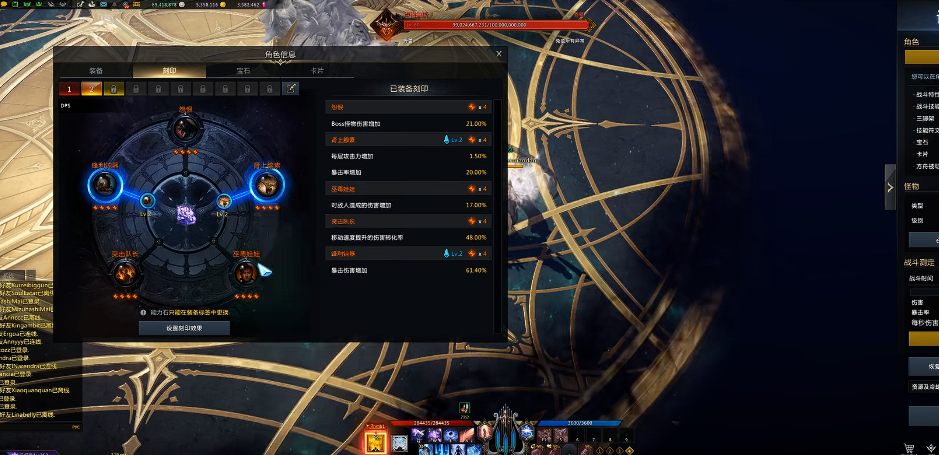The width and height of the screenshot is (939, 455).
Task: Click the 设置刻印效果 button
Action: pyautogui.click(x=184, y=328)
